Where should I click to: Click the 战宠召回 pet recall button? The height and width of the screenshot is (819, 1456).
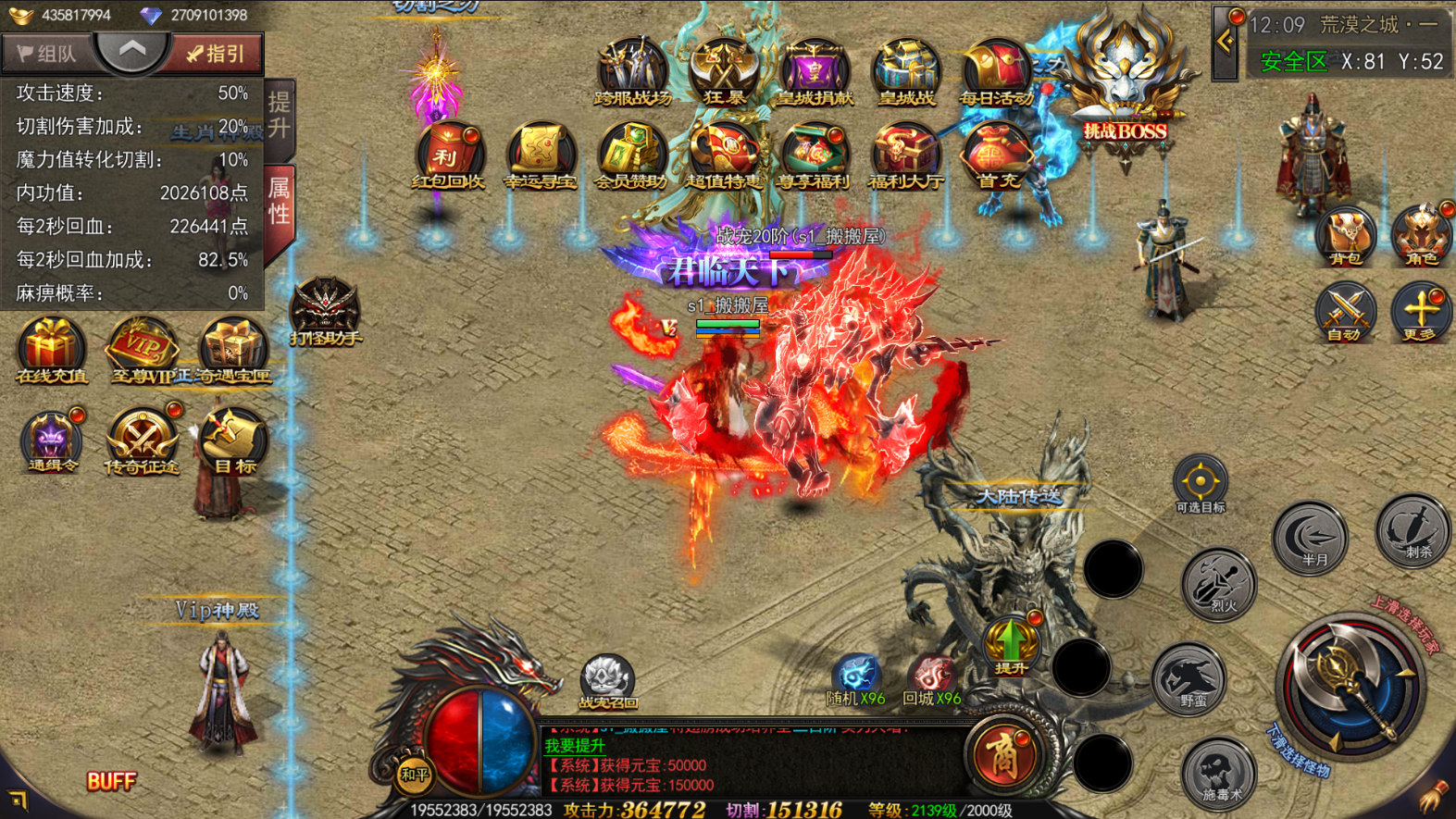607,680
